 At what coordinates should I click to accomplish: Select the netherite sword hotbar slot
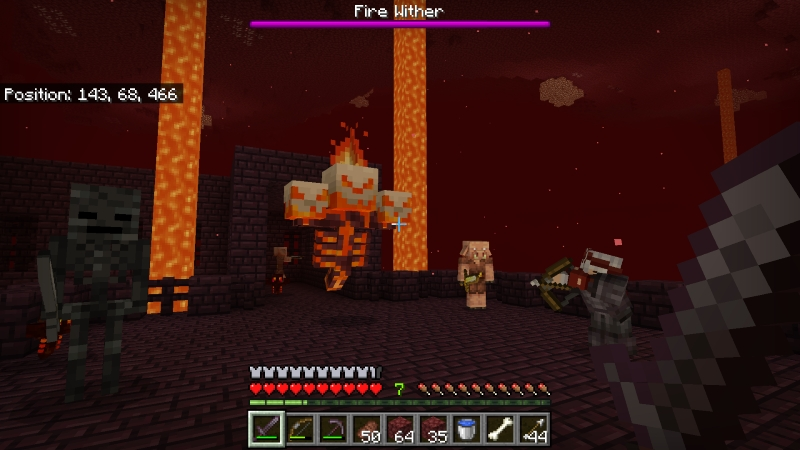pyautogui.click(x=264, y=429)
